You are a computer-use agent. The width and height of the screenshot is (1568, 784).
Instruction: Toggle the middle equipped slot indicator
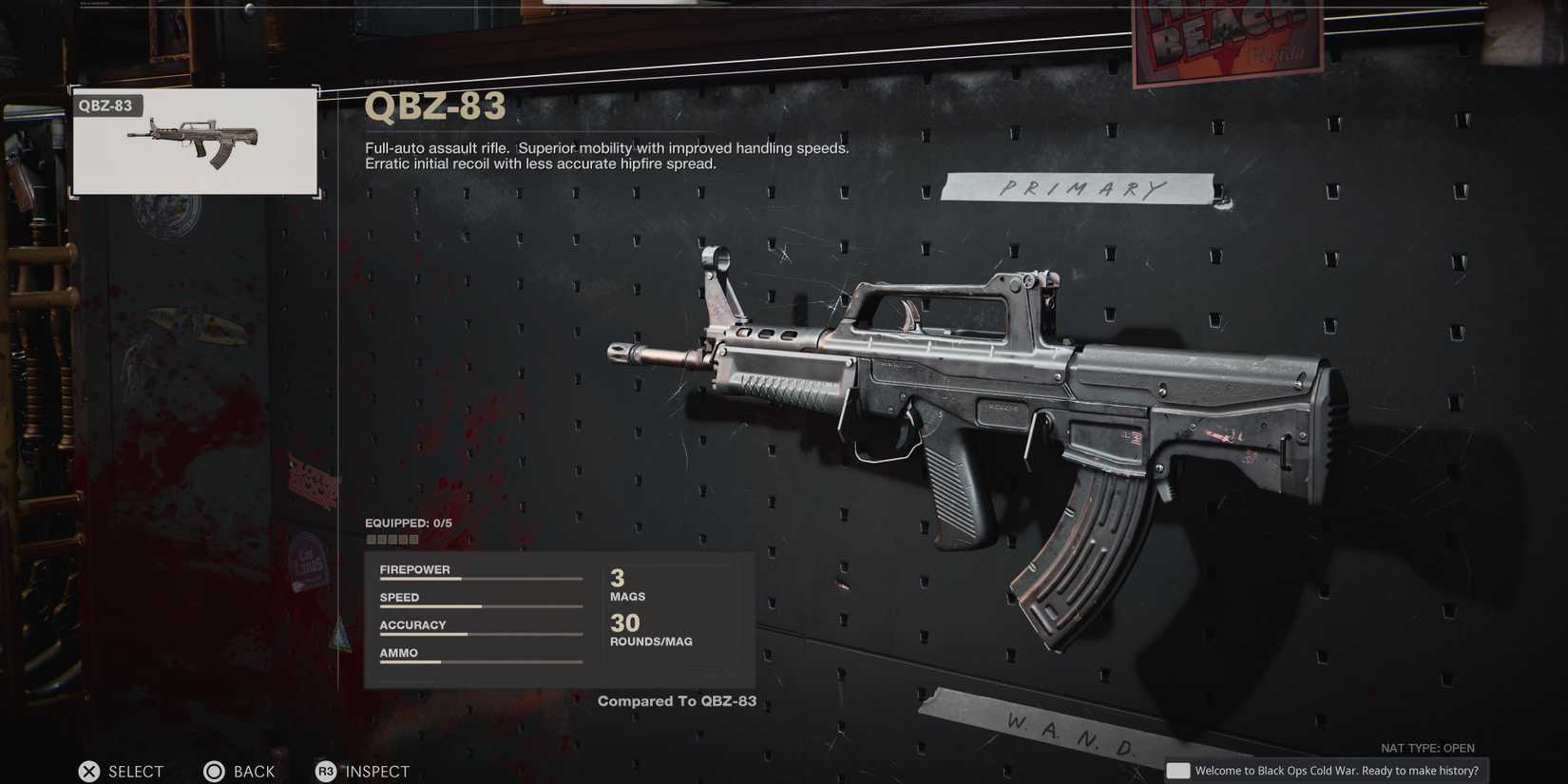click(x=392, y=539)
